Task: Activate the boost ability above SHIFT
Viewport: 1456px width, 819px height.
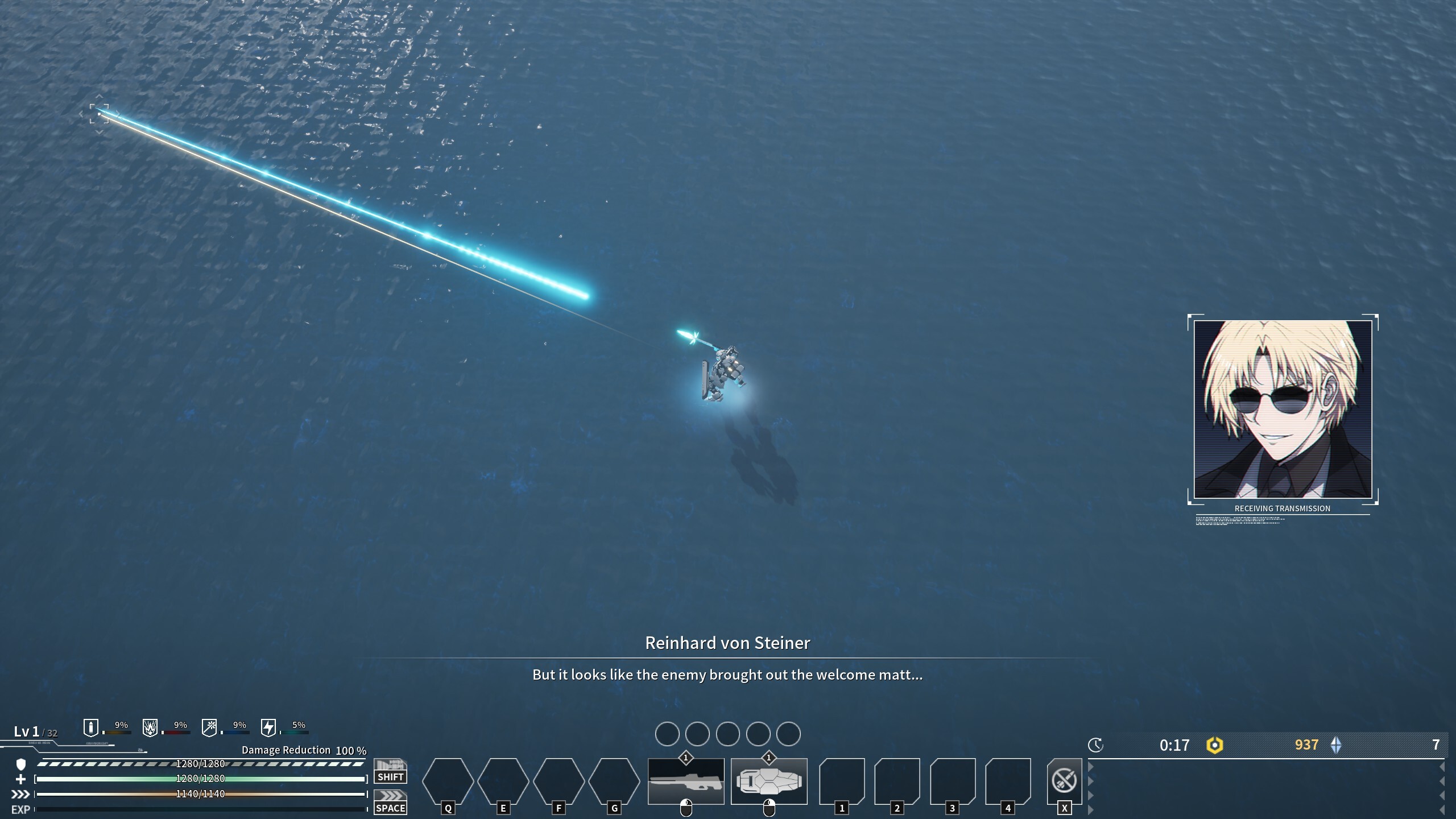Action: tap(390, 765)
